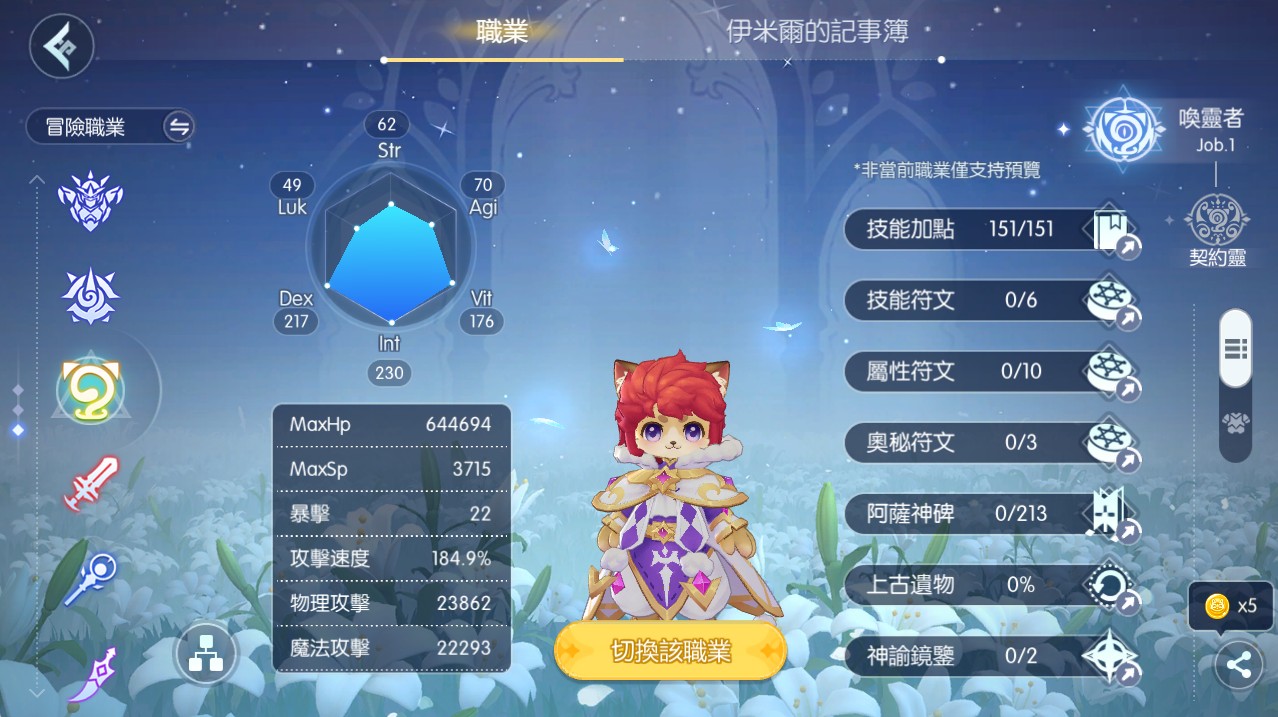1278x717 pixels.
Task: Open the 屬性符文 attribute rune row
Action: (x=990, y=372)
